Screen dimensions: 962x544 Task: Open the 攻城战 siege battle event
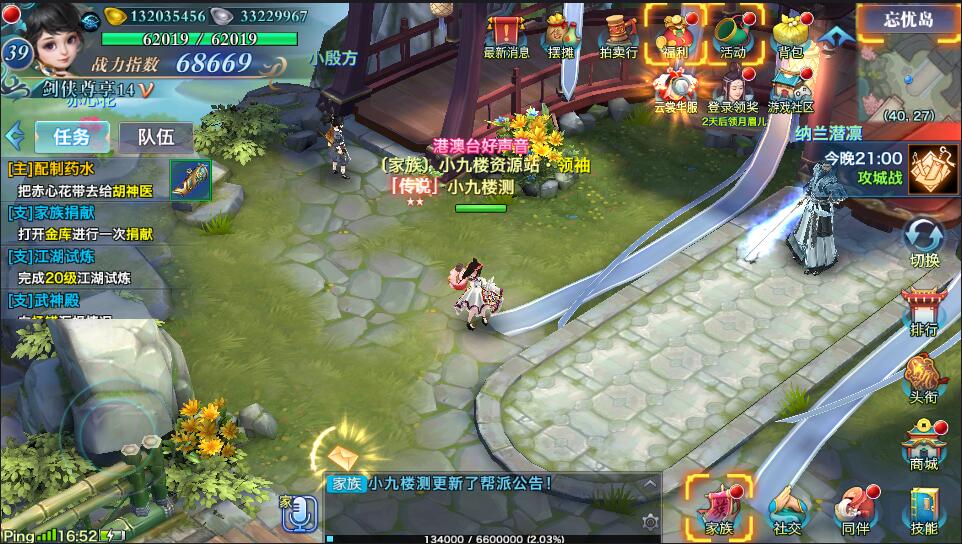point(931,164)
